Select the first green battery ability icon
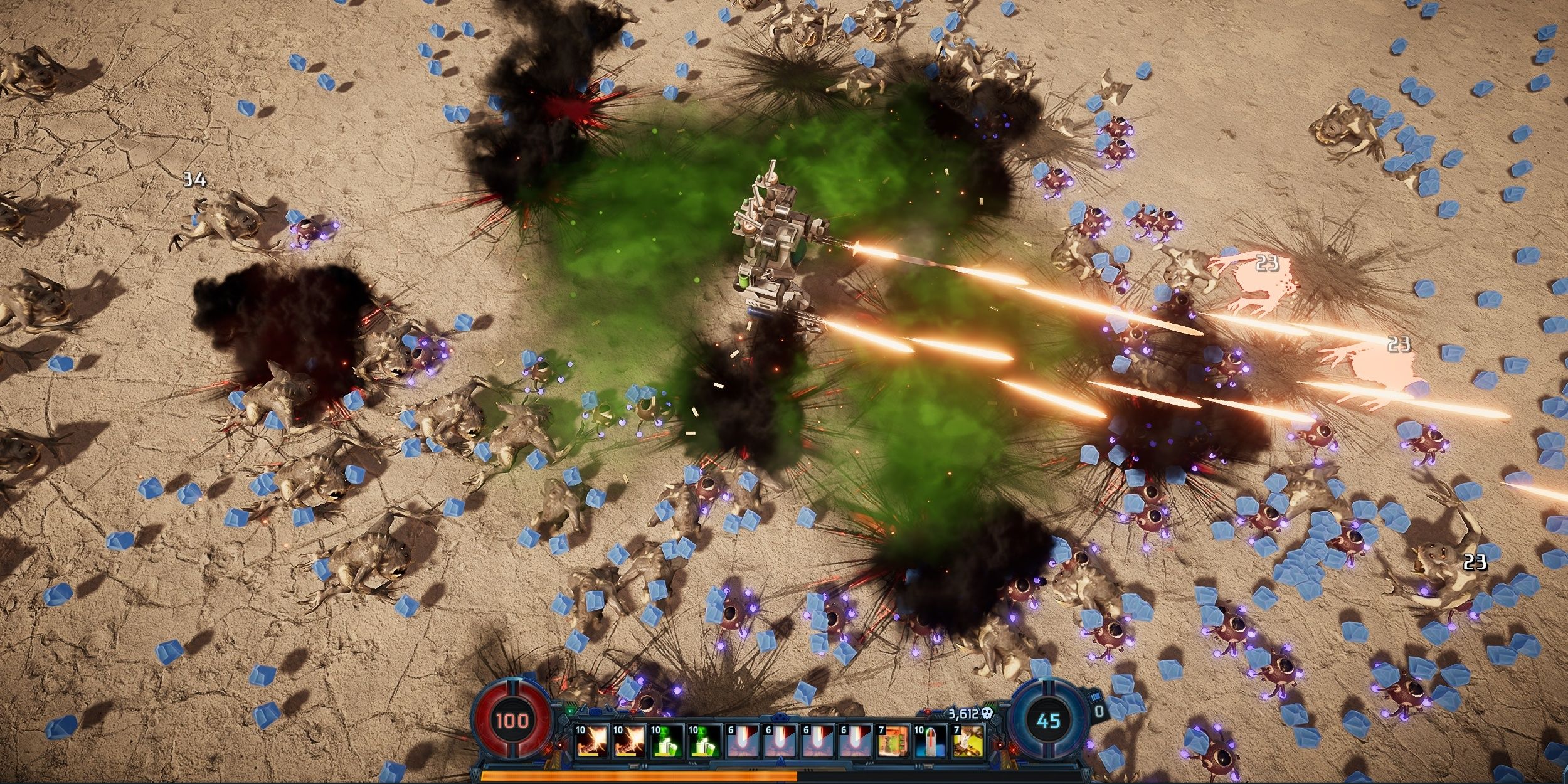 pos(667,743)
